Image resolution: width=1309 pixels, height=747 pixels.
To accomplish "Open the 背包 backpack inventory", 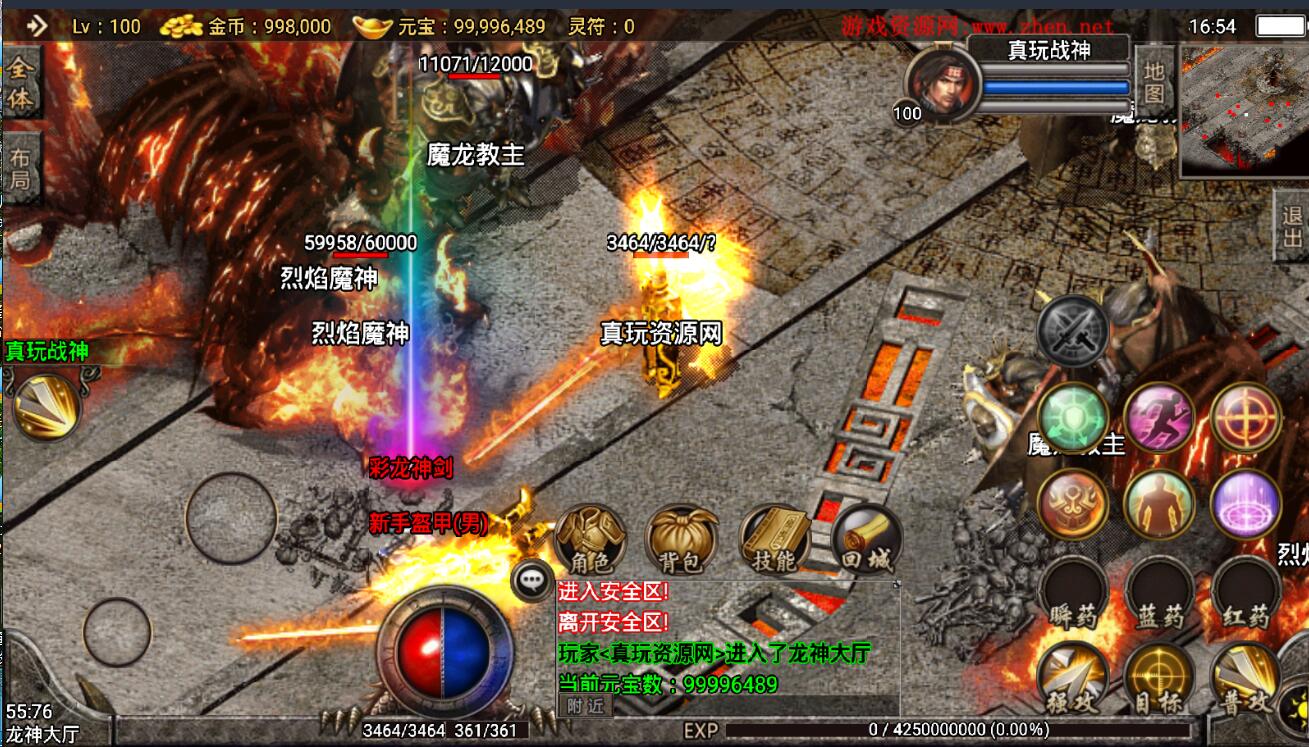I will [682, 540].
